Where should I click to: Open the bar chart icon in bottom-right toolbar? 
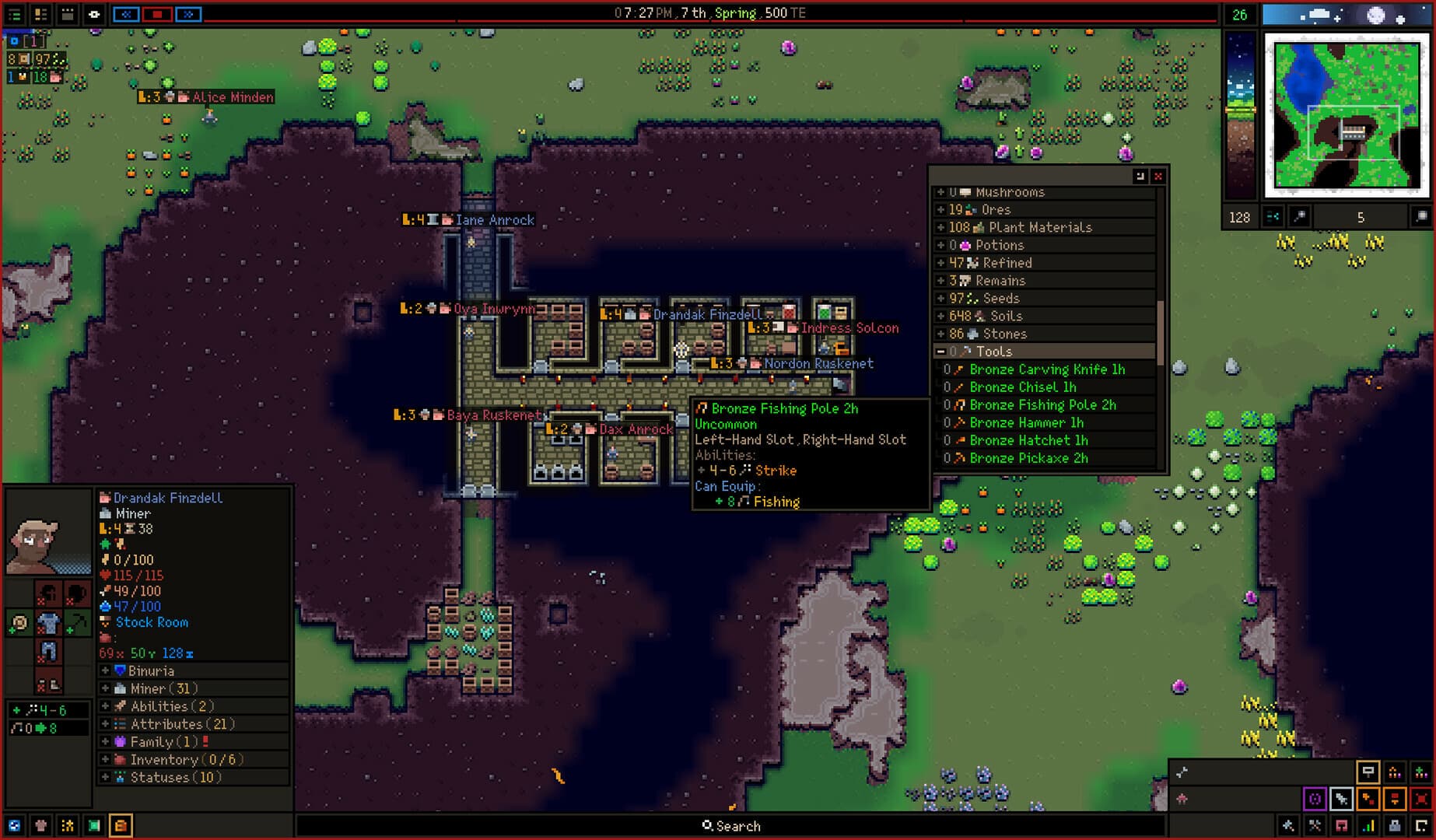click(x=1368, y=827)
